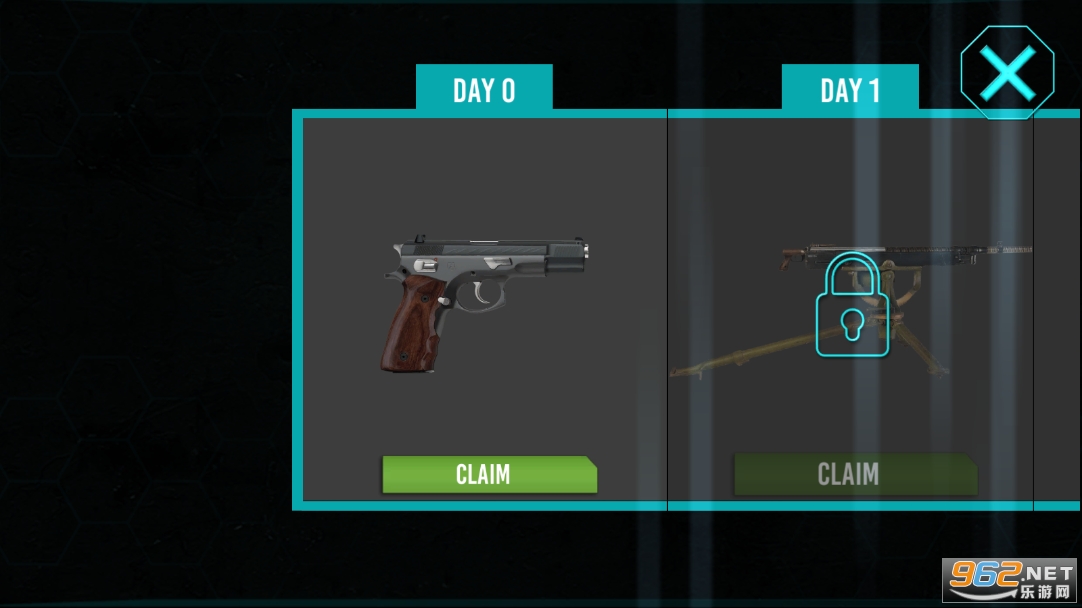Select the Day 0 pistol image
The width and height of the screenshot is (1082, 608).
484,300
